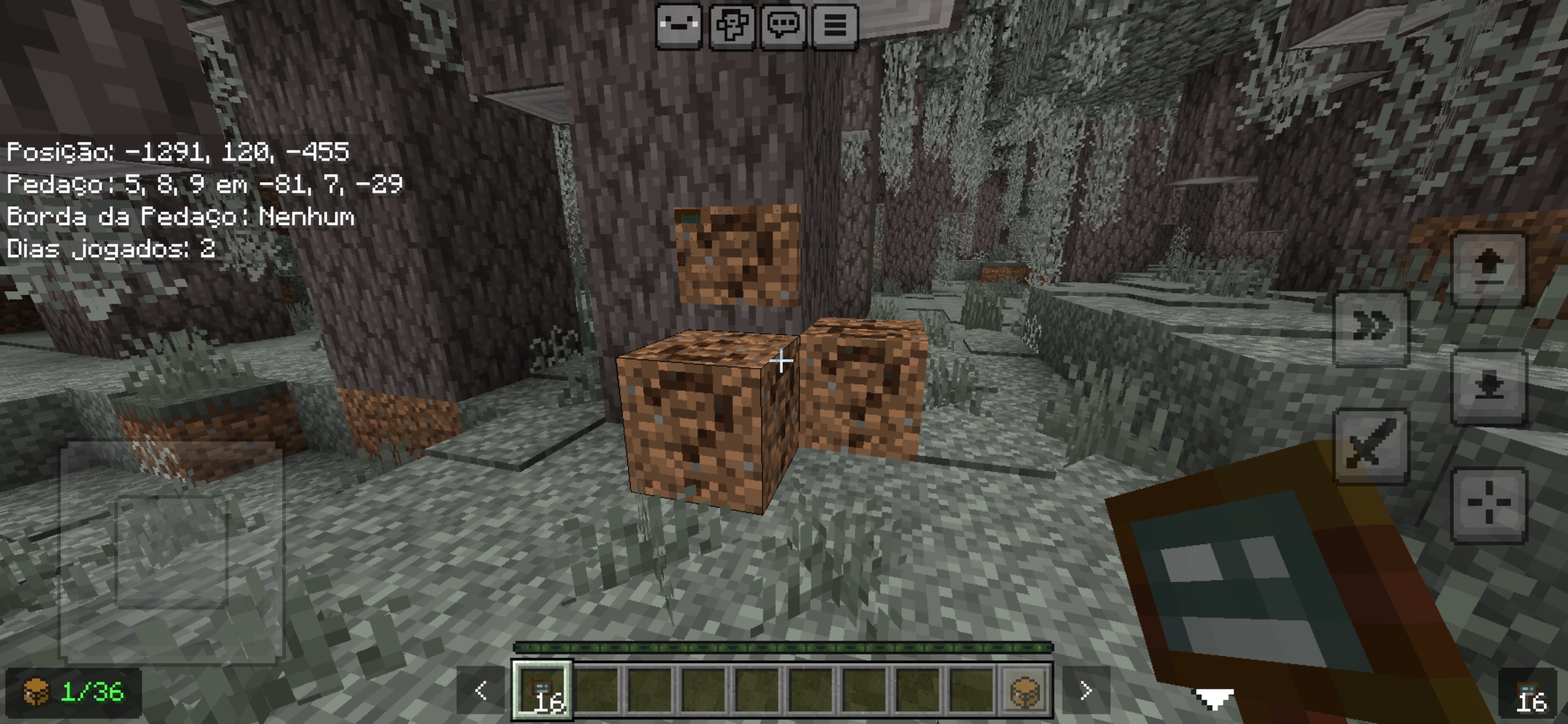Screen dimensions: 1568x724
Task: Tap the white downward triangle indicator
Action: 1214,699
